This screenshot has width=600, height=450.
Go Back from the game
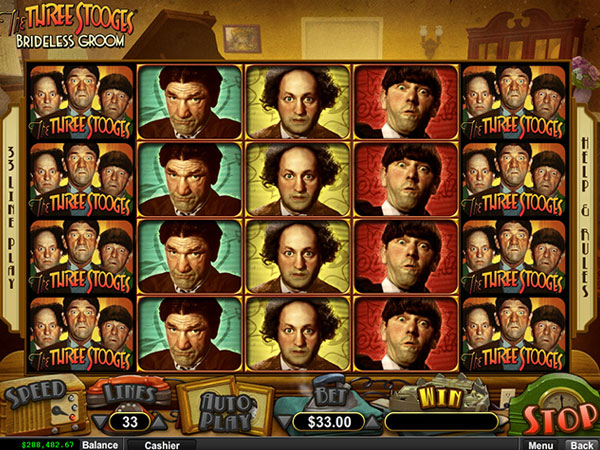(579, 444)
